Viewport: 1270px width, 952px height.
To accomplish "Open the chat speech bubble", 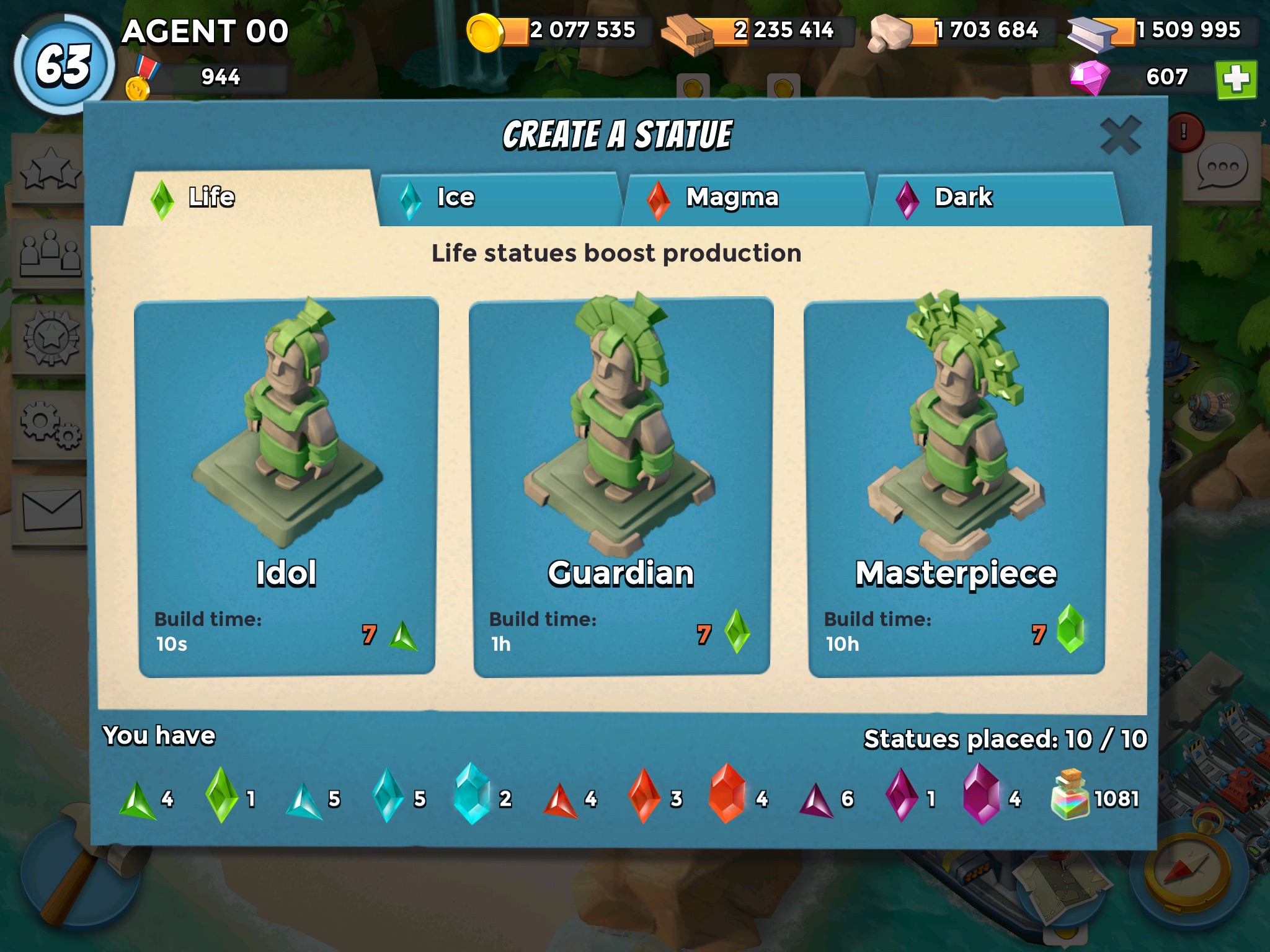I will (x=1221, y=167).
